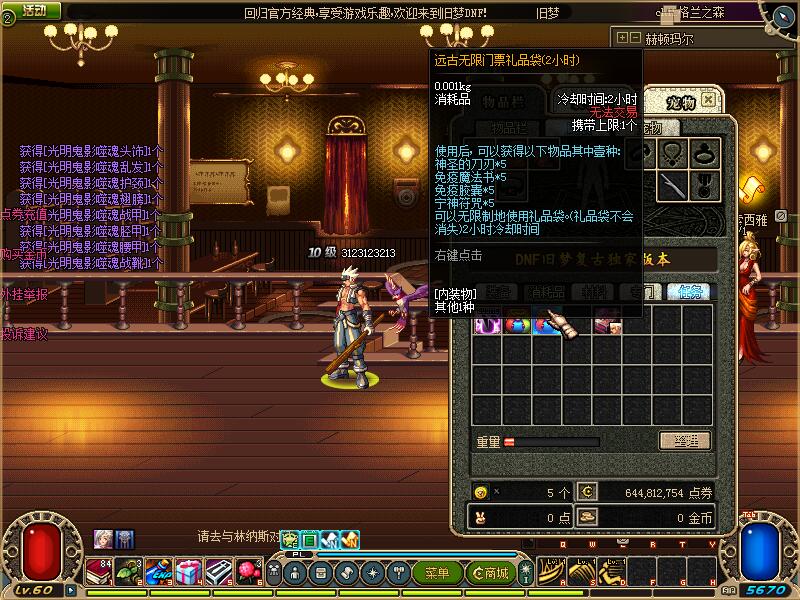The width and height of the screenshot is (800, 600).
Task: Click the 整理 (Sort) button
Action: pyautogui.click(x=684, y=441)
